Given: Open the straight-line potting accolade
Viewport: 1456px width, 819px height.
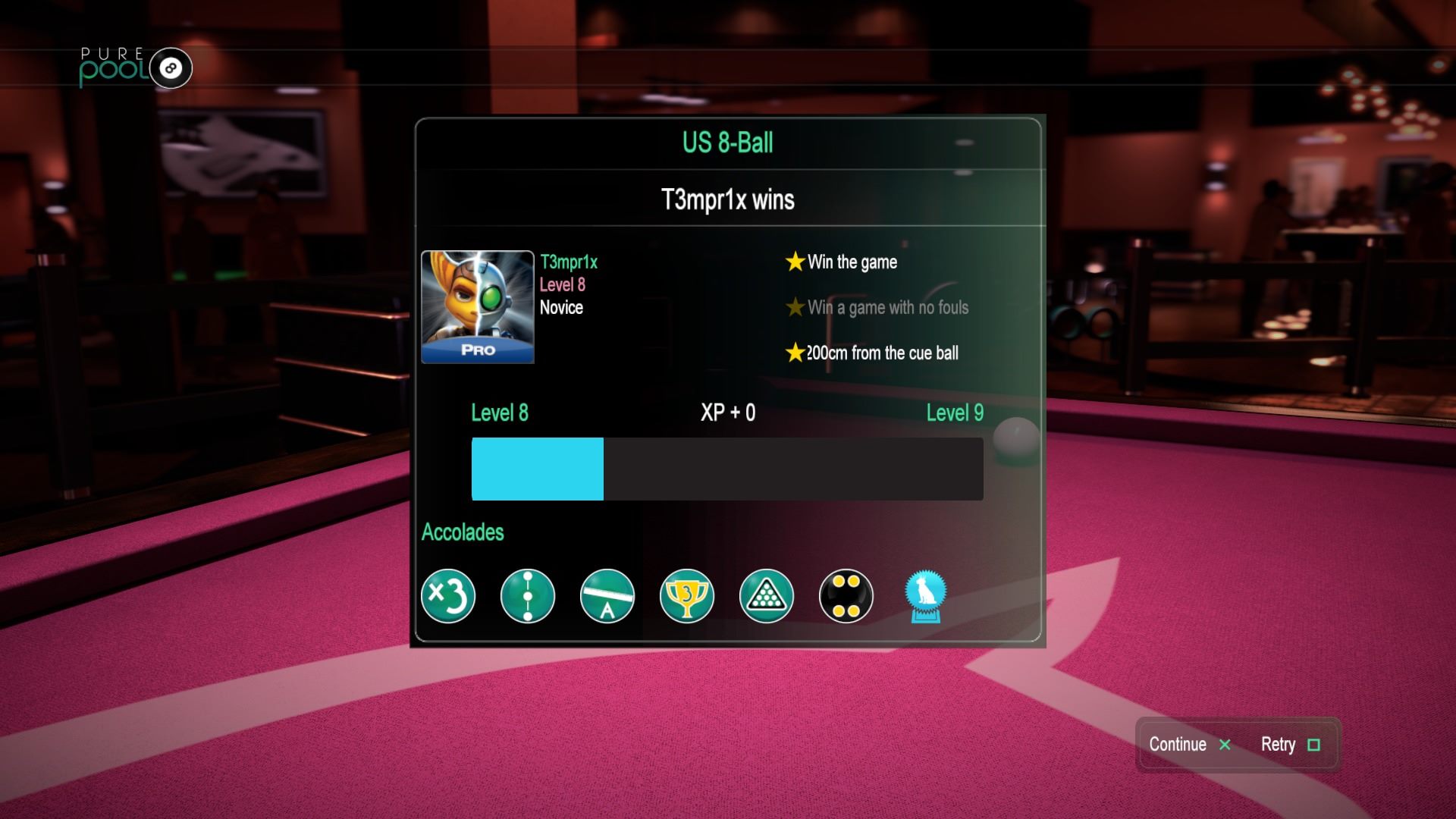Looking at the screenshot, I should tap(528, 597).
